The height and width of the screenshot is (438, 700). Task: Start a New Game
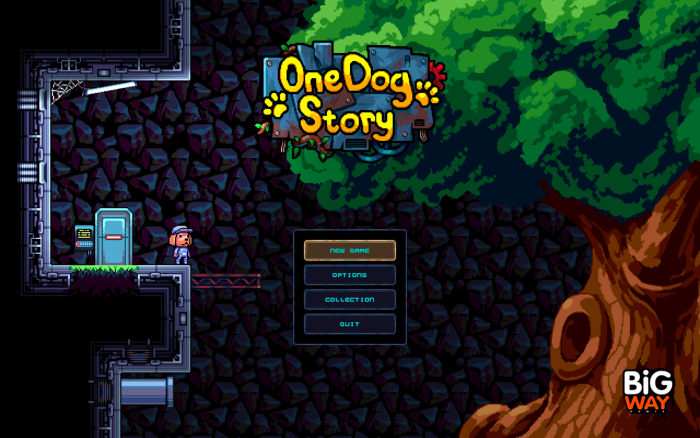tap(350, 250)
